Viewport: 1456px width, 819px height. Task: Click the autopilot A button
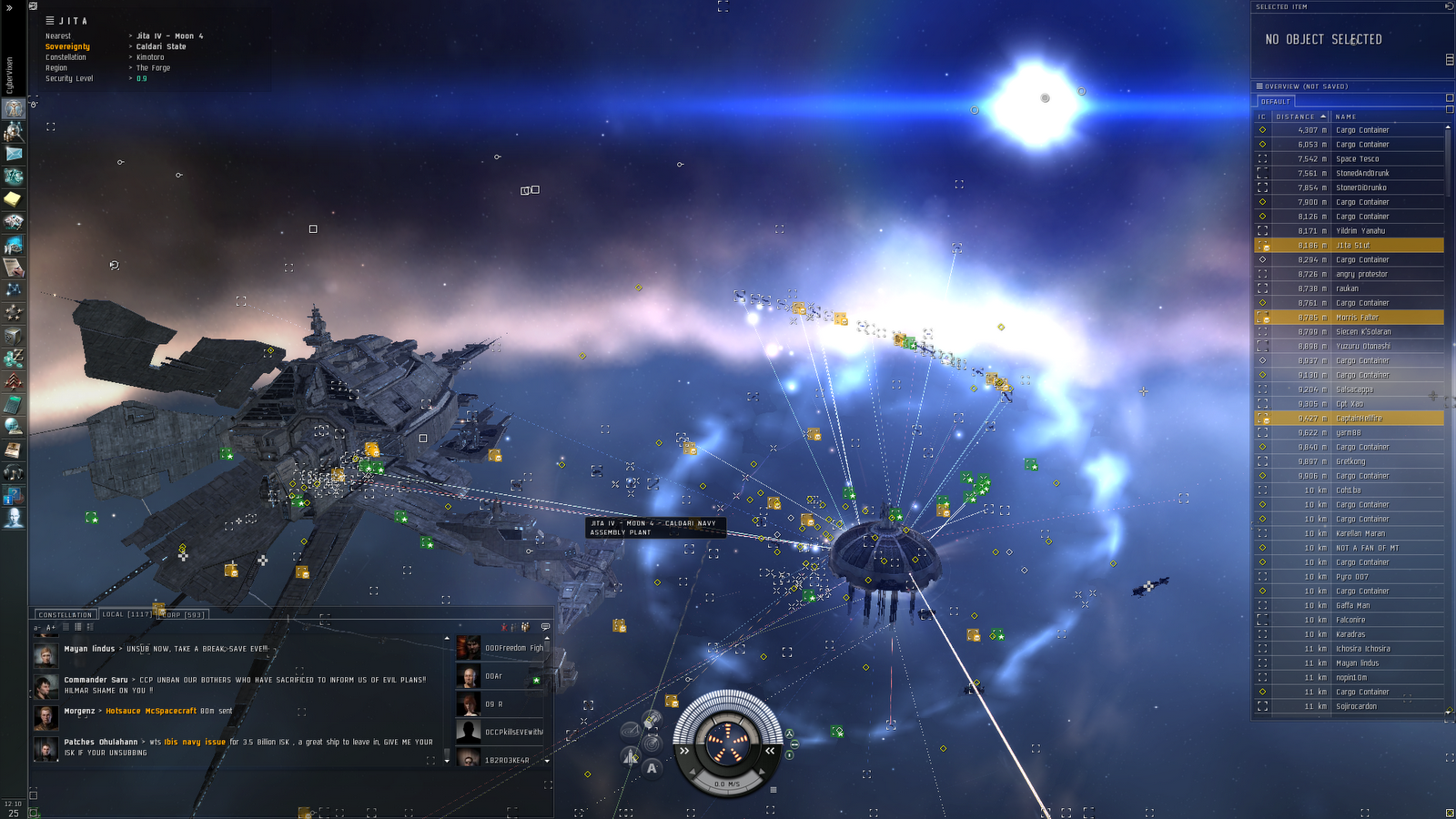click(x=652, y=768)
